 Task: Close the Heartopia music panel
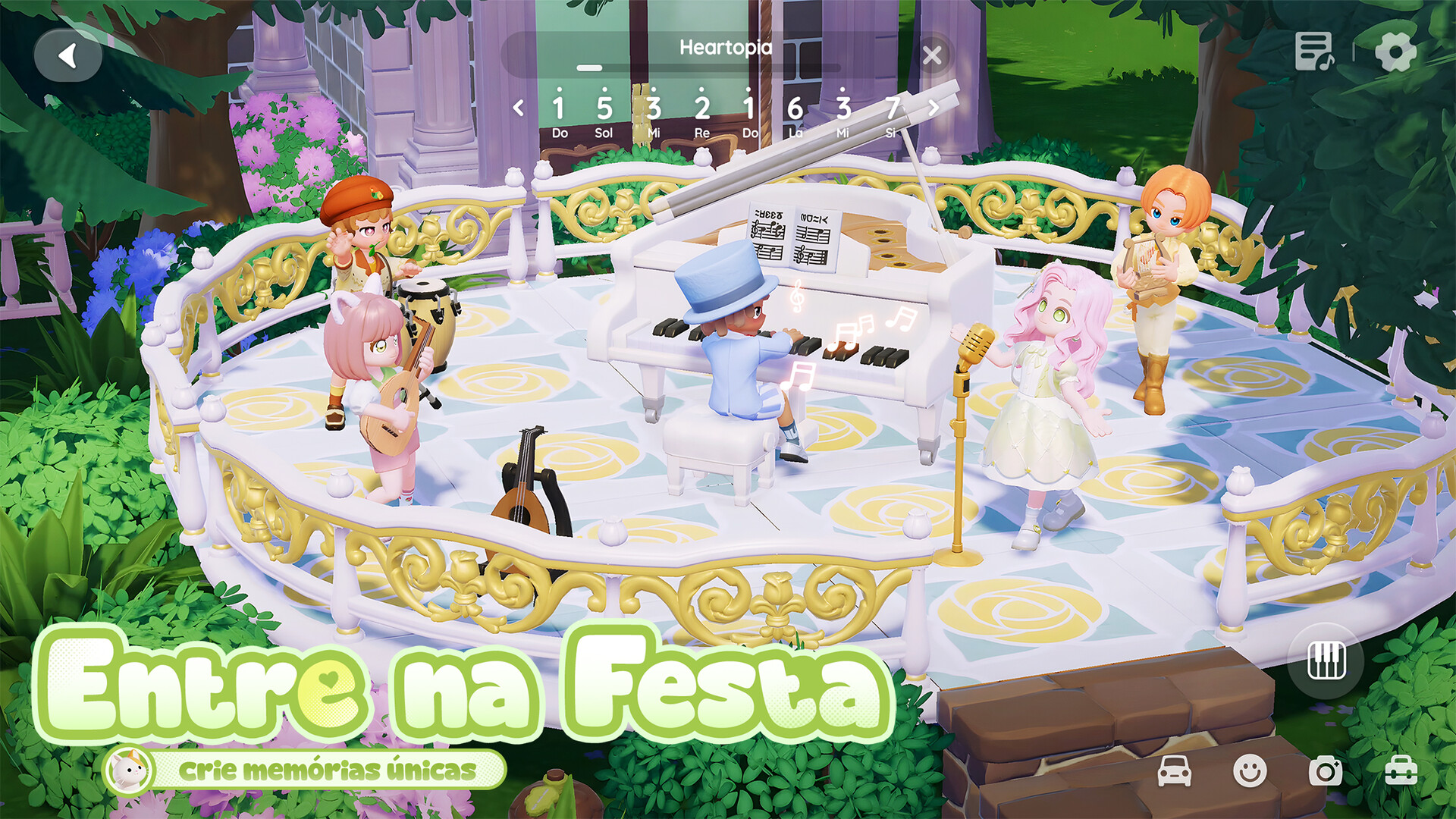[931, 53]
